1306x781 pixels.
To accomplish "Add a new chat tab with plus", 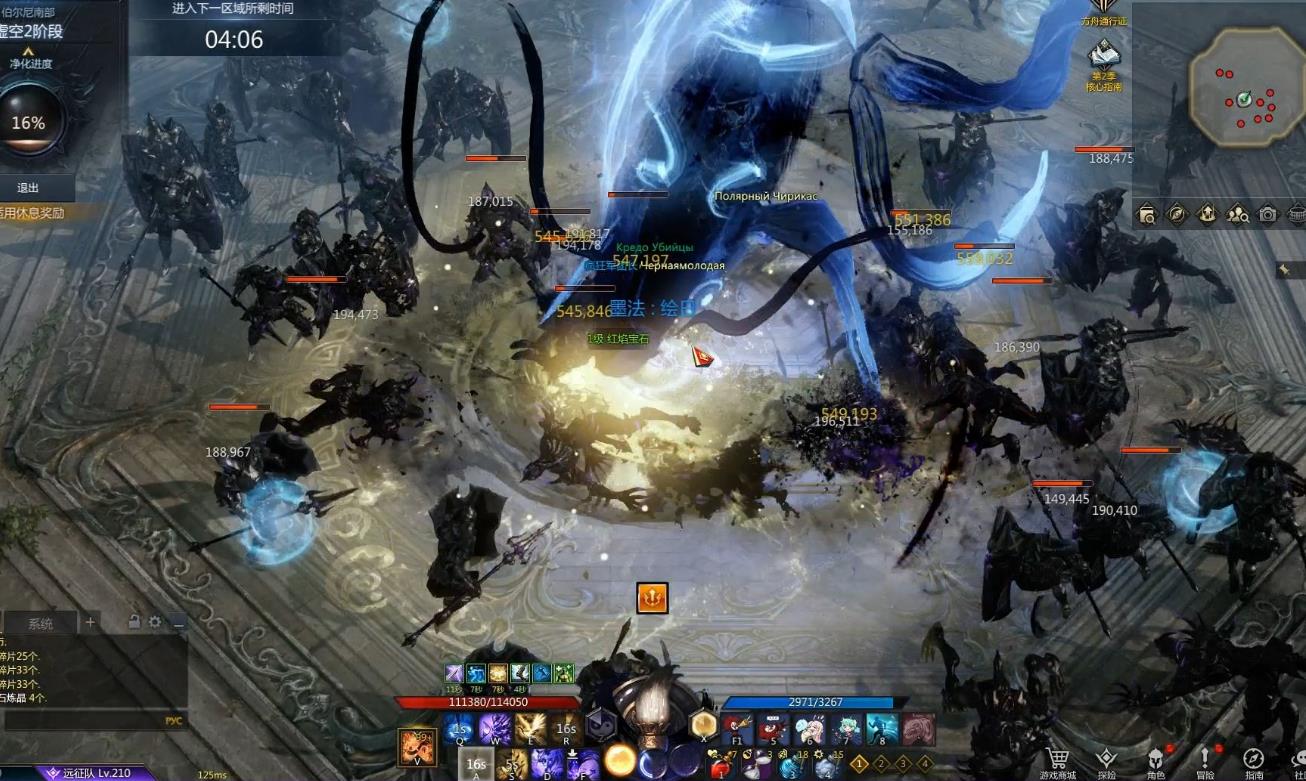I will (90, 622).
